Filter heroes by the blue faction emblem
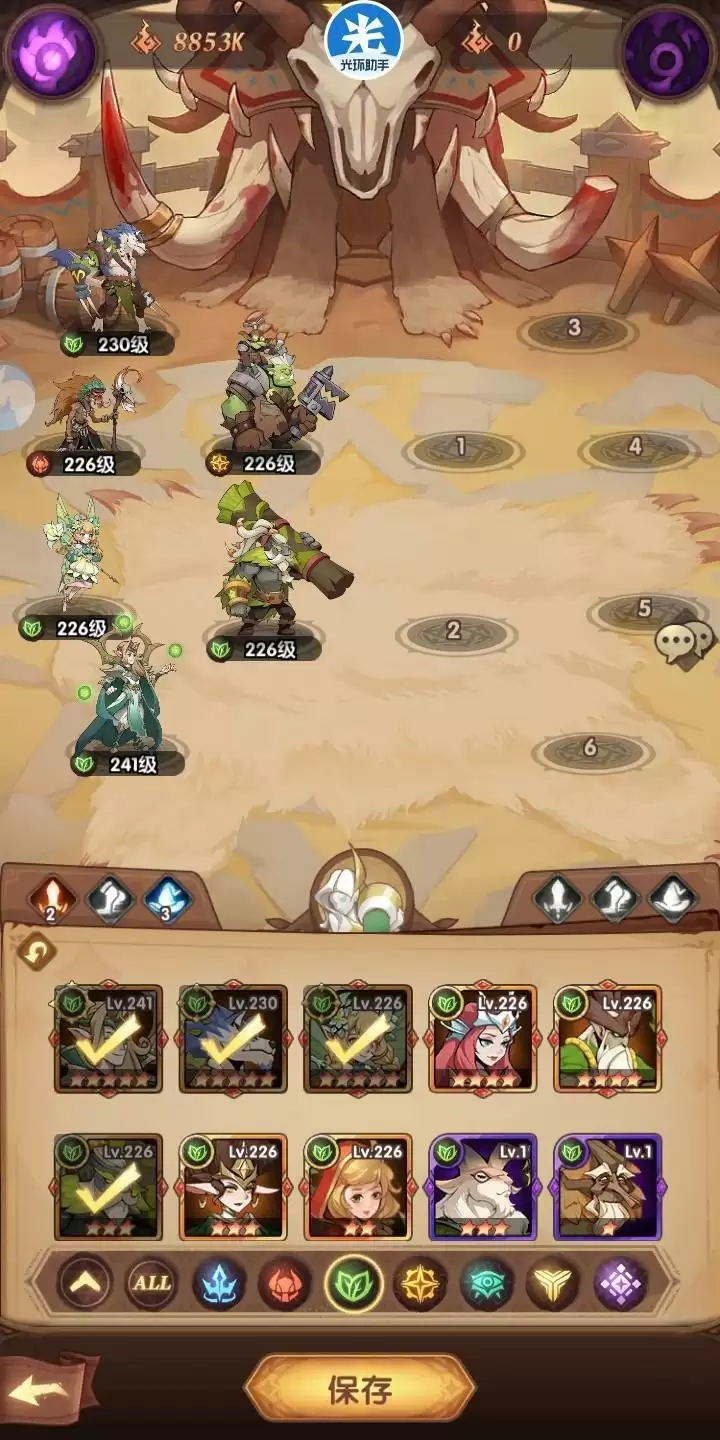720x1440 pixels. (218, 1283)
